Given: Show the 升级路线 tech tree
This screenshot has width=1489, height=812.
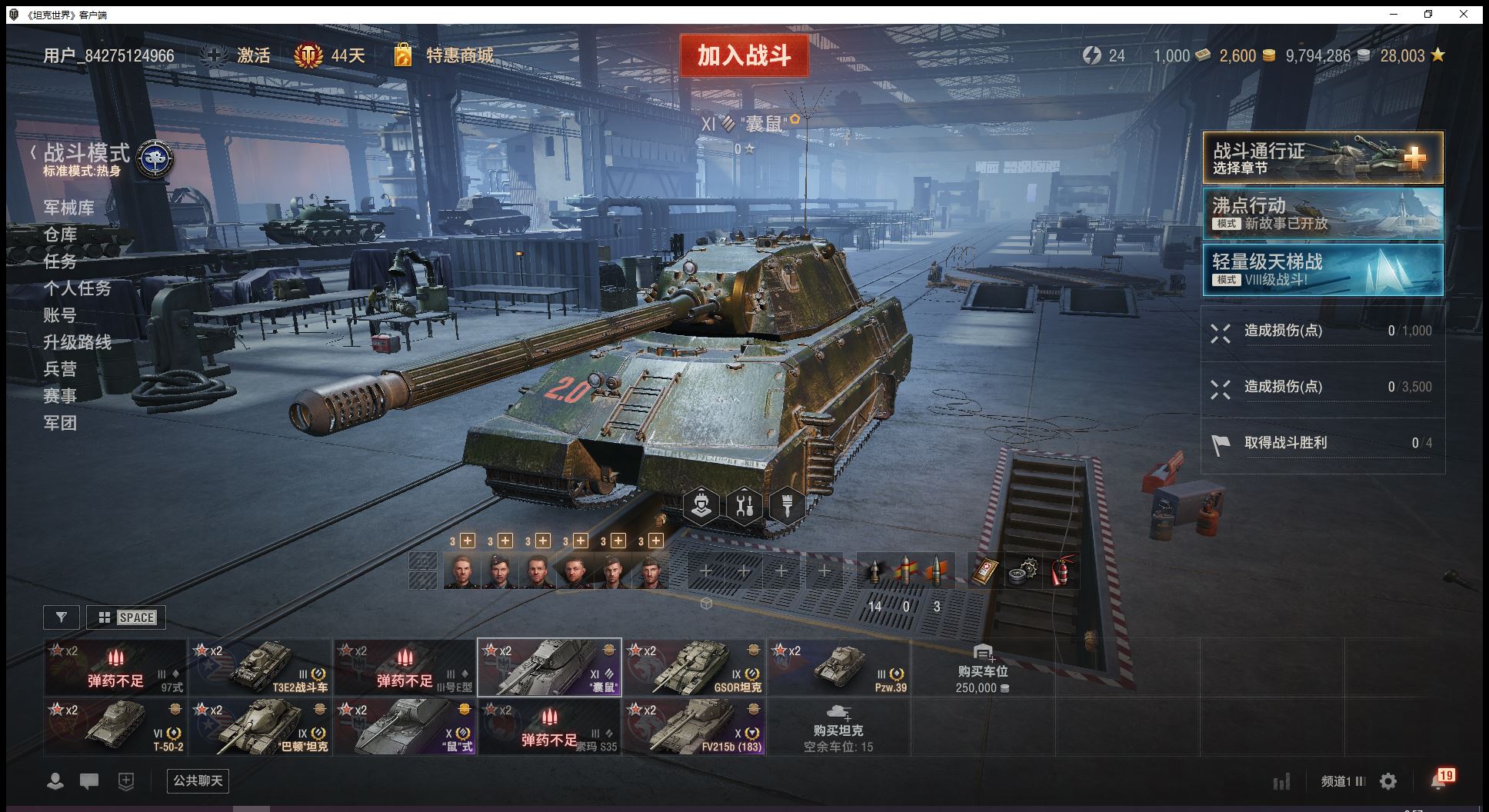Looking at the screenshot, I should coord(77,342).
